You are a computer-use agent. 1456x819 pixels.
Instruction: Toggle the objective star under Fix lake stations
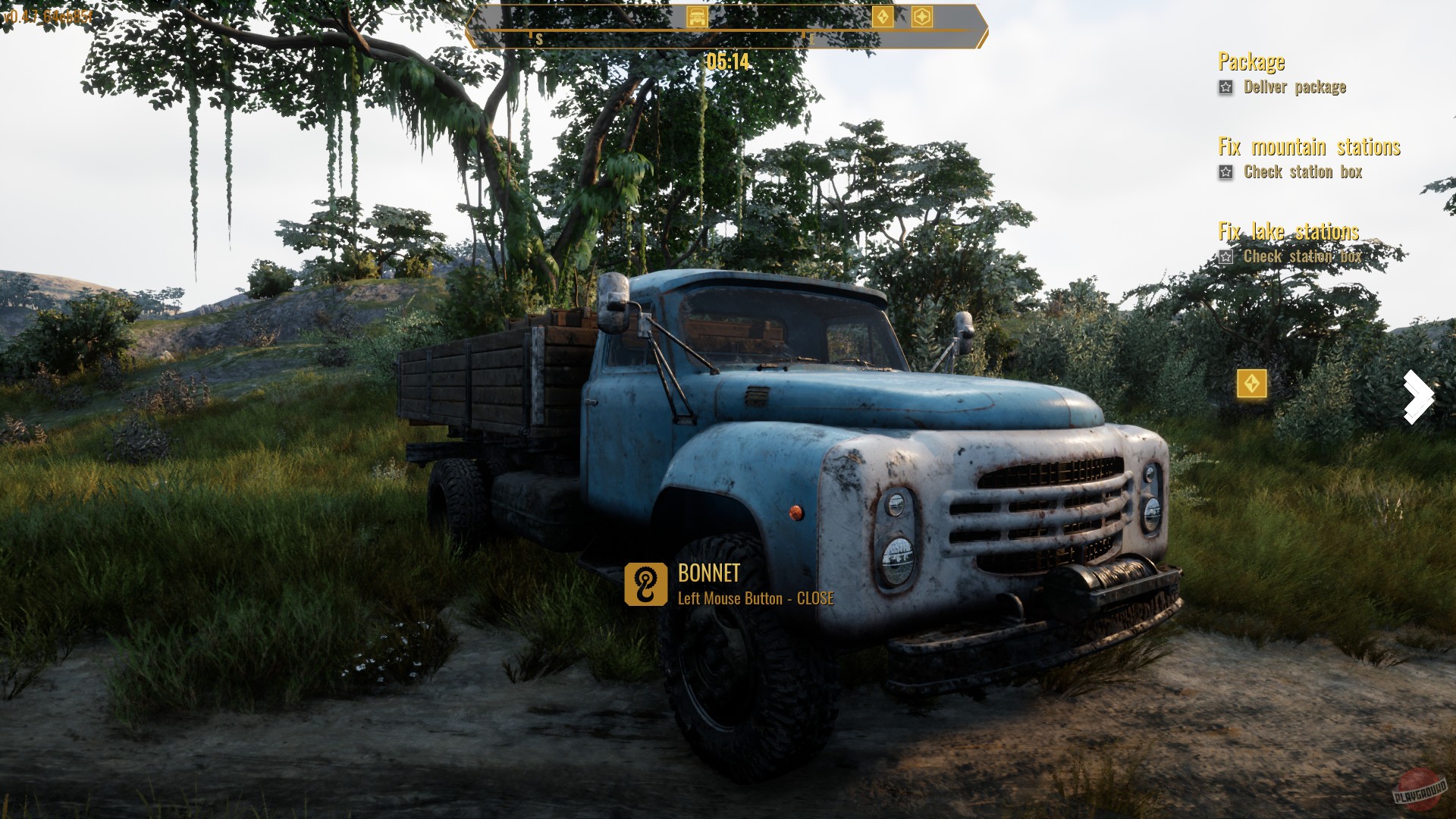tap(1225, 257)
